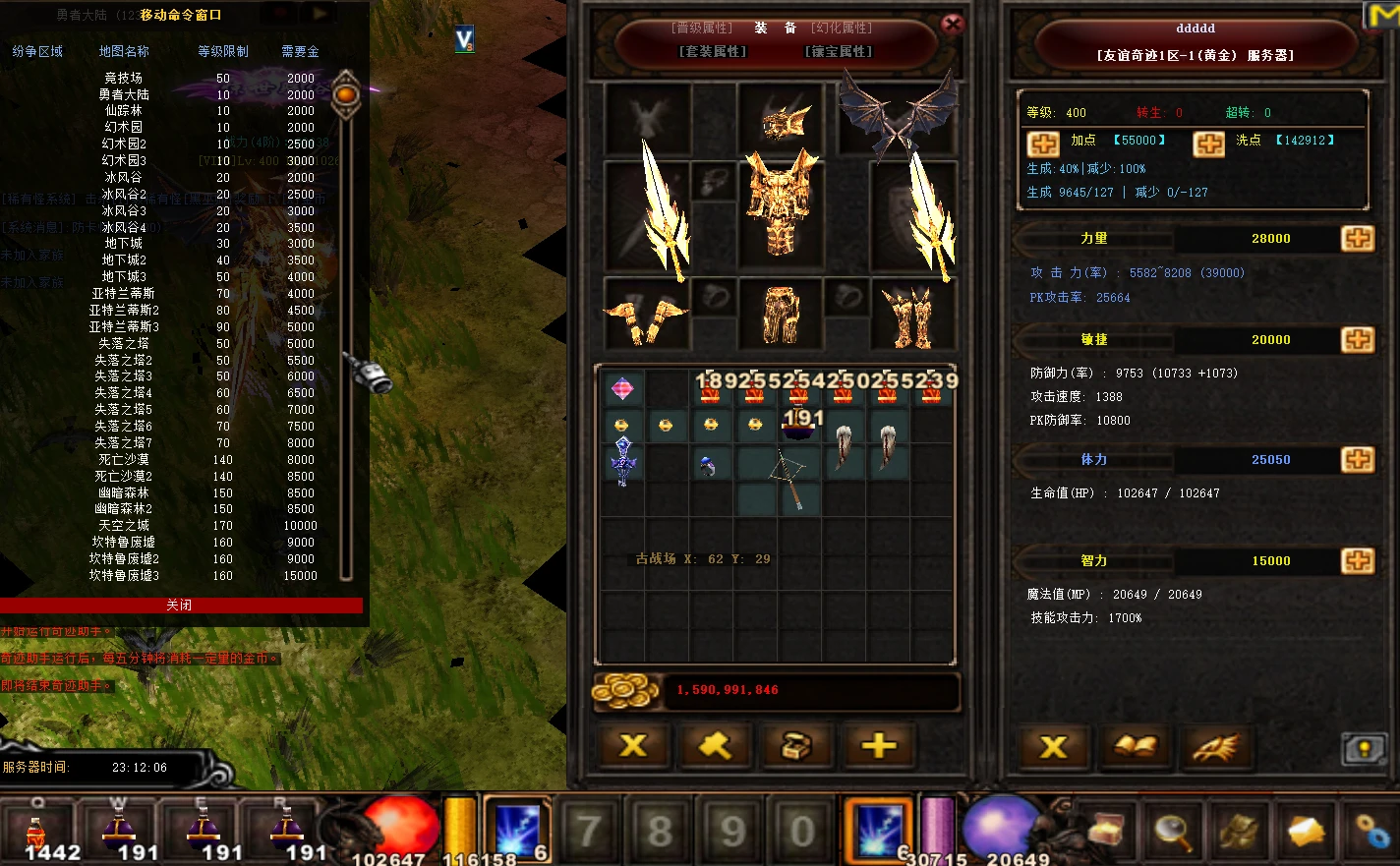This screenshot has width=1400, height=866.
Task: Open the book icon in character panel
Action: [x=1135, y=747]
